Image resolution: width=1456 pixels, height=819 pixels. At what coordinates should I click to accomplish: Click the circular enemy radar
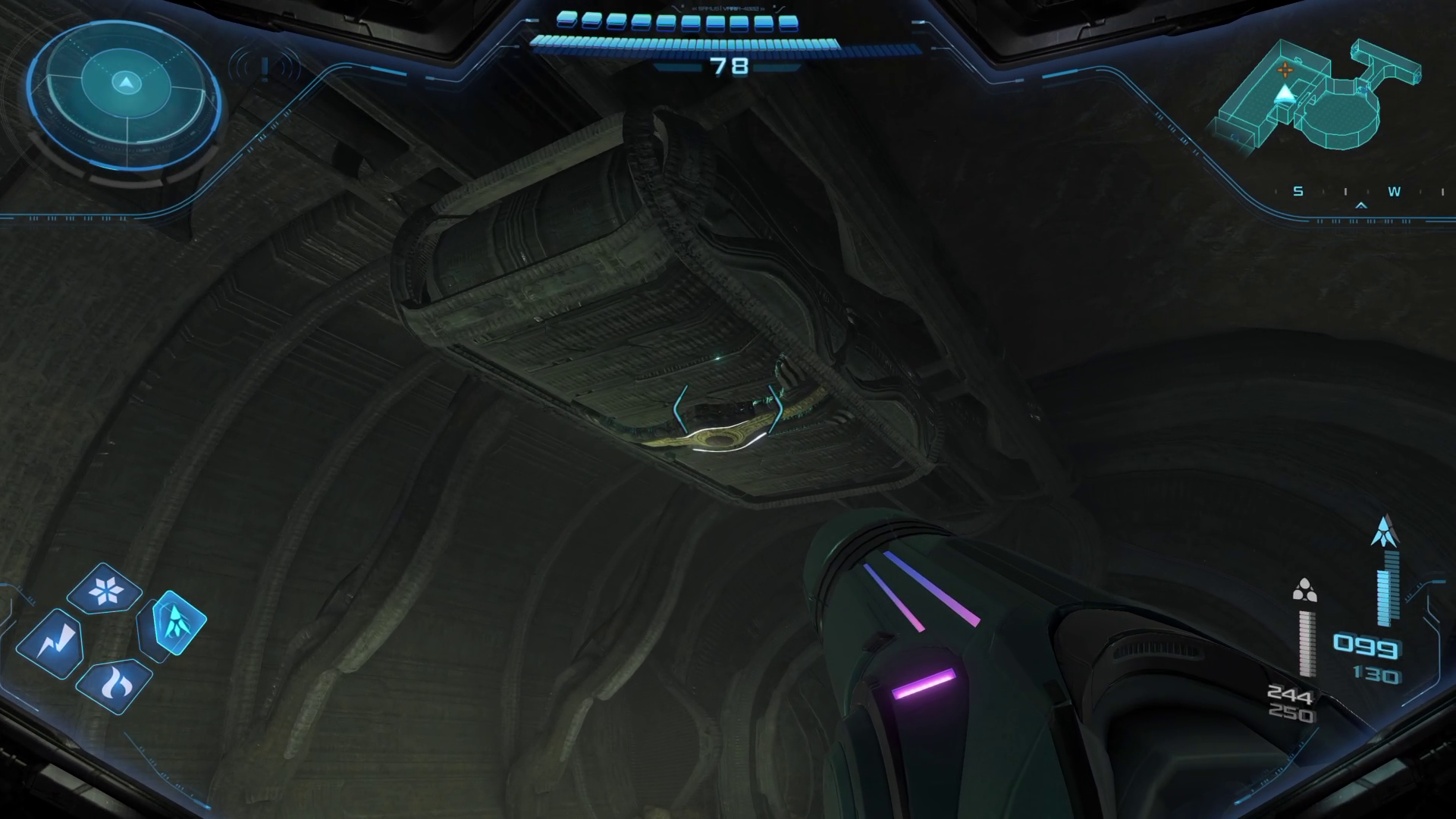point(125,95)
